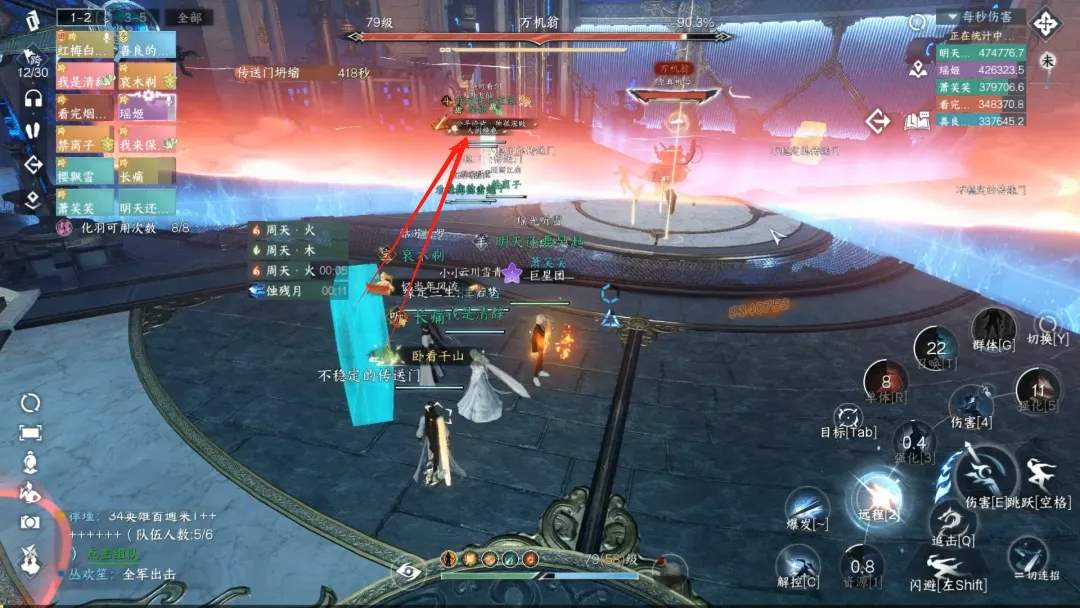Cast the 群体[G] group skill

coord(993,328)
